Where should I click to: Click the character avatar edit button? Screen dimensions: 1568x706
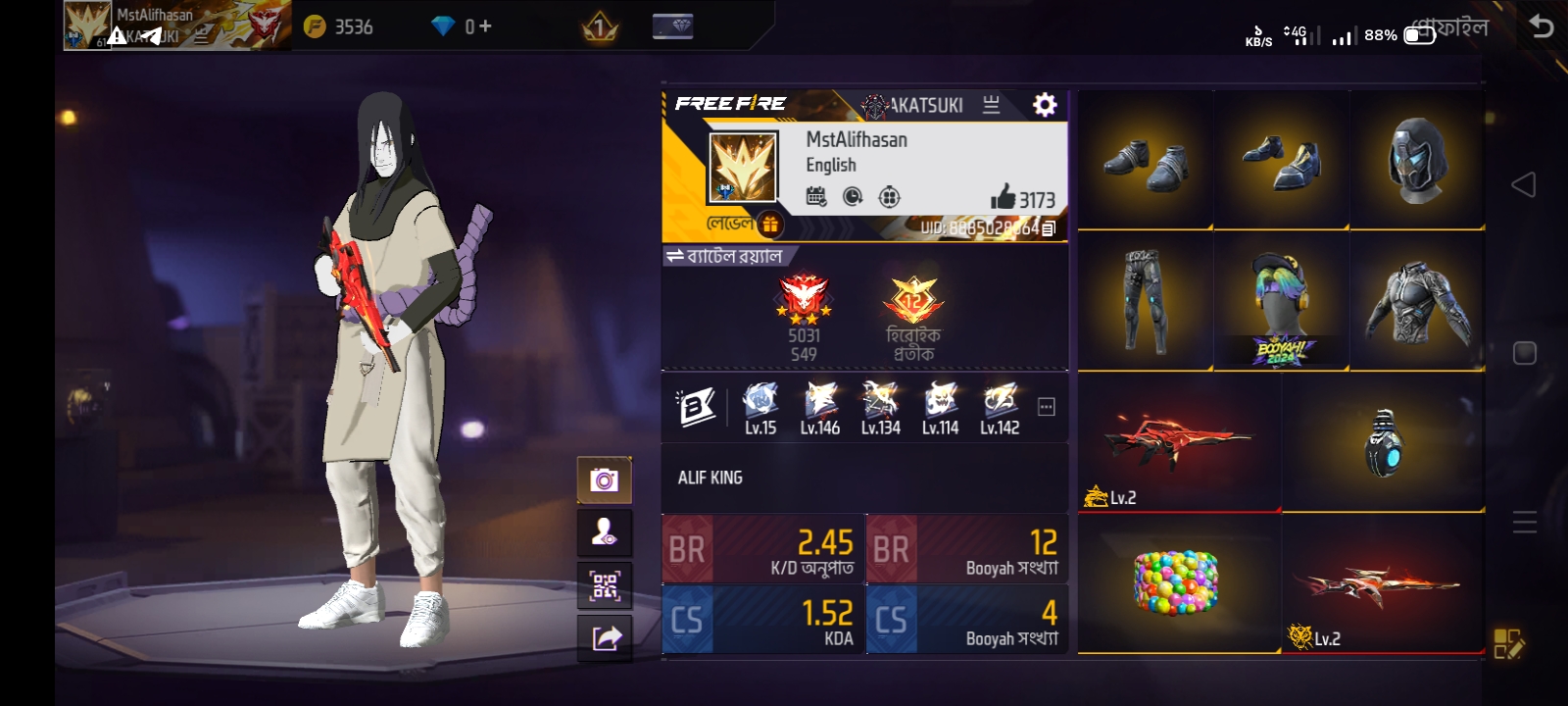pyautogui.click(x=604, y=532)
